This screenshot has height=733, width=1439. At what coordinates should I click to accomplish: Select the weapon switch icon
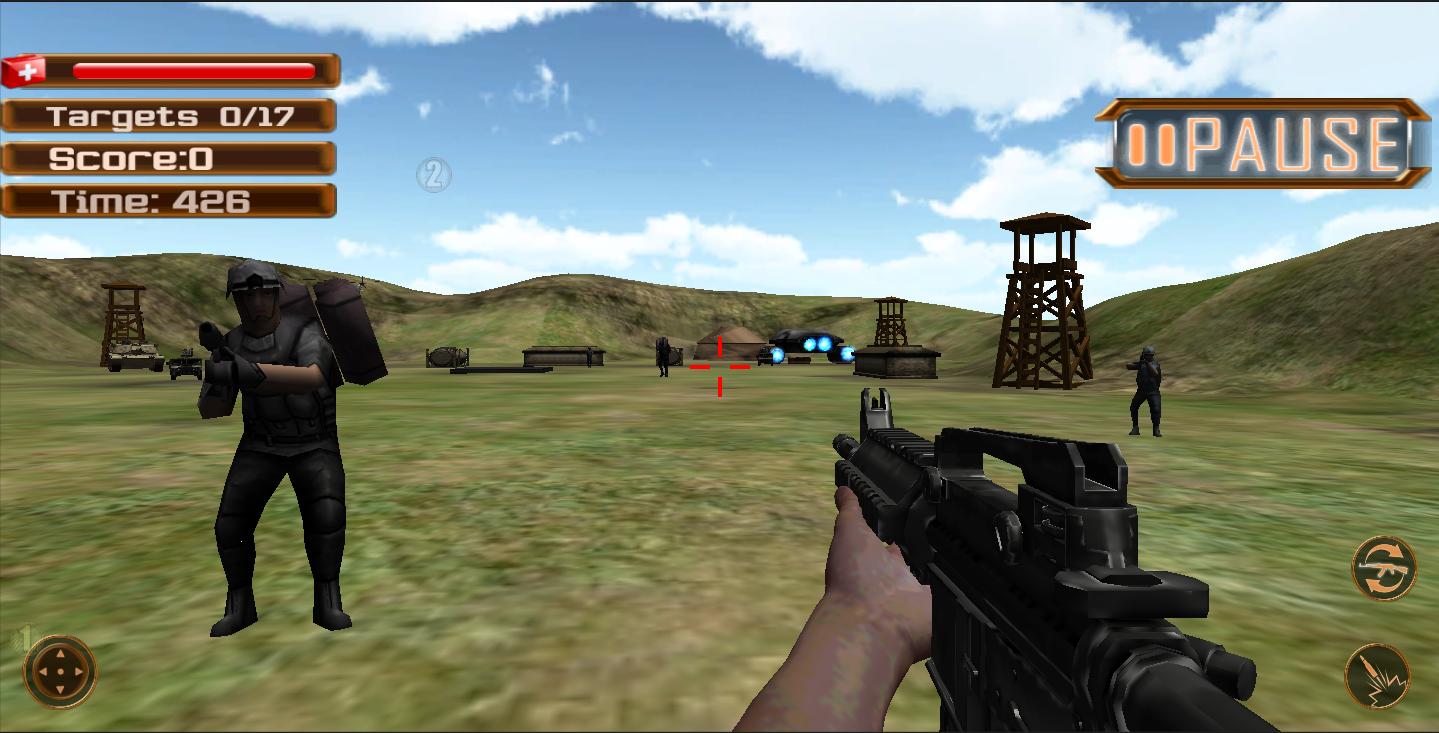[1384, 567]
